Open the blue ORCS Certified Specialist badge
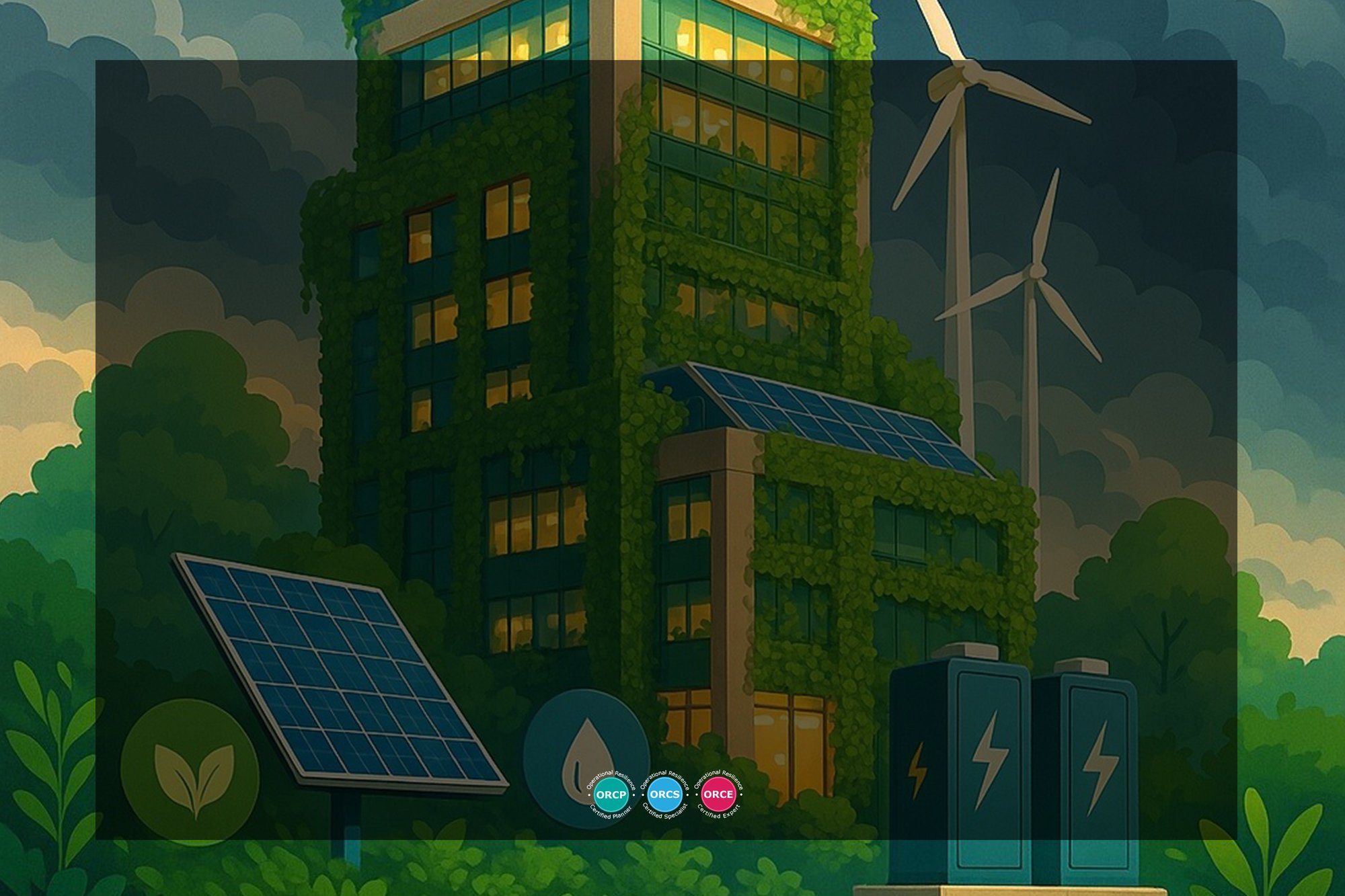This screenshot has width=1345, height=896. [664, 795]
